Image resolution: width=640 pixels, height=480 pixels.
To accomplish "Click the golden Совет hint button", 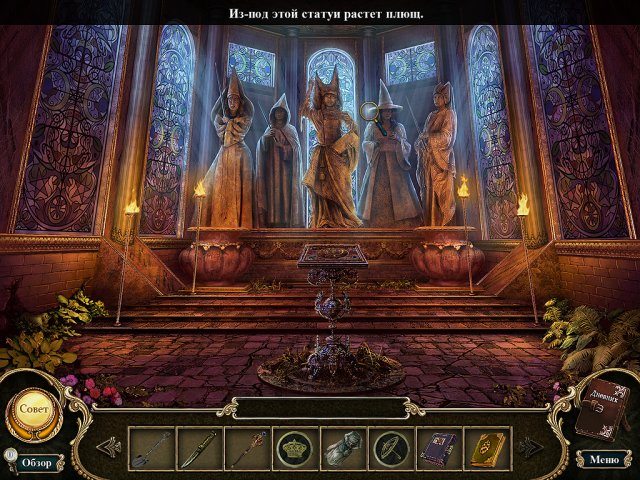I will point(33,410).
